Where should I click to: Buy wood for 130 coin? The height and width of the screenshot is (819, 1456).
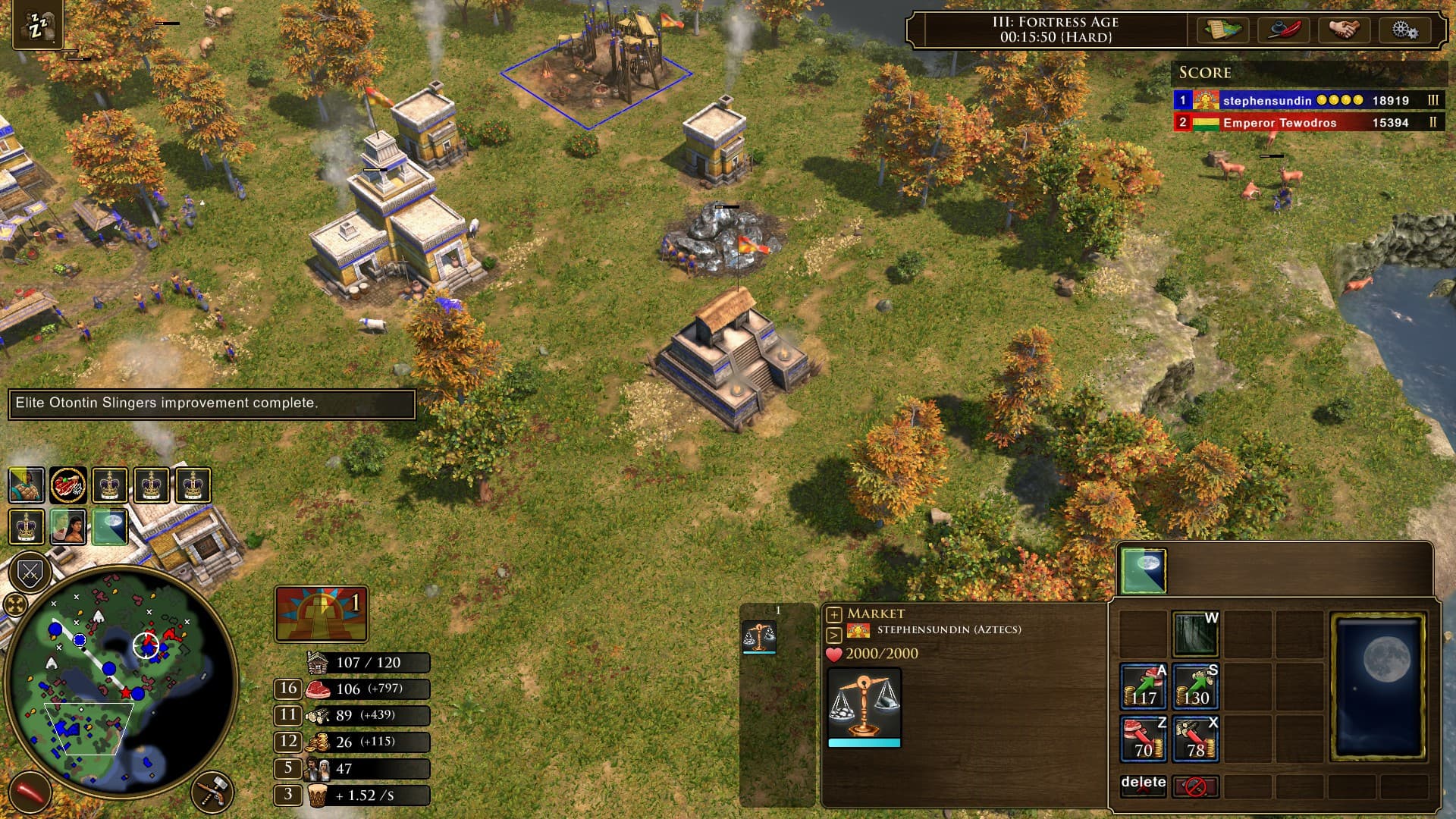(1195, 686)
